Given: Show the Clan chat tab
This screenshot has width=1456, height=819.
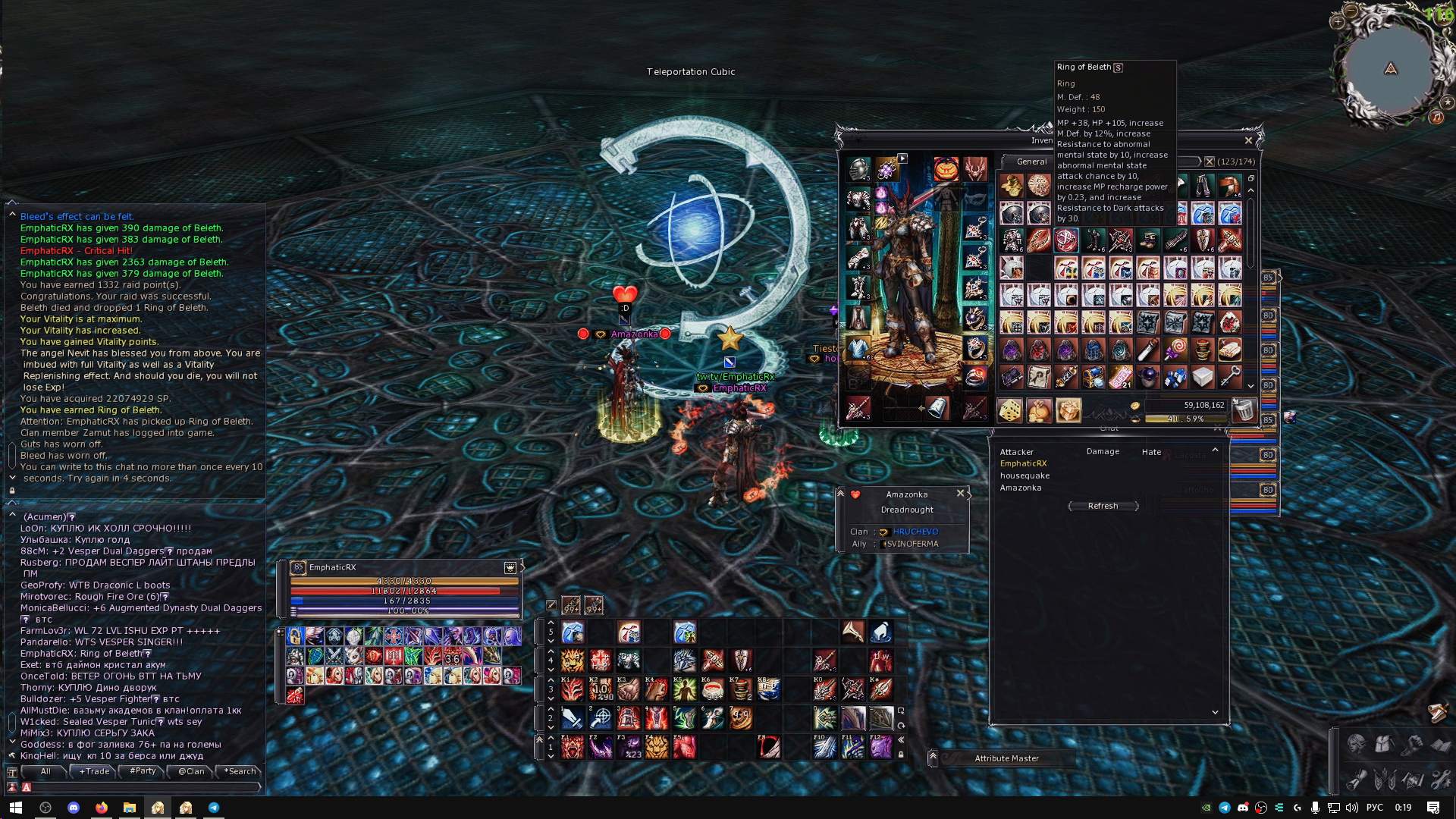Looking at the screenshot, I should 191,771.
